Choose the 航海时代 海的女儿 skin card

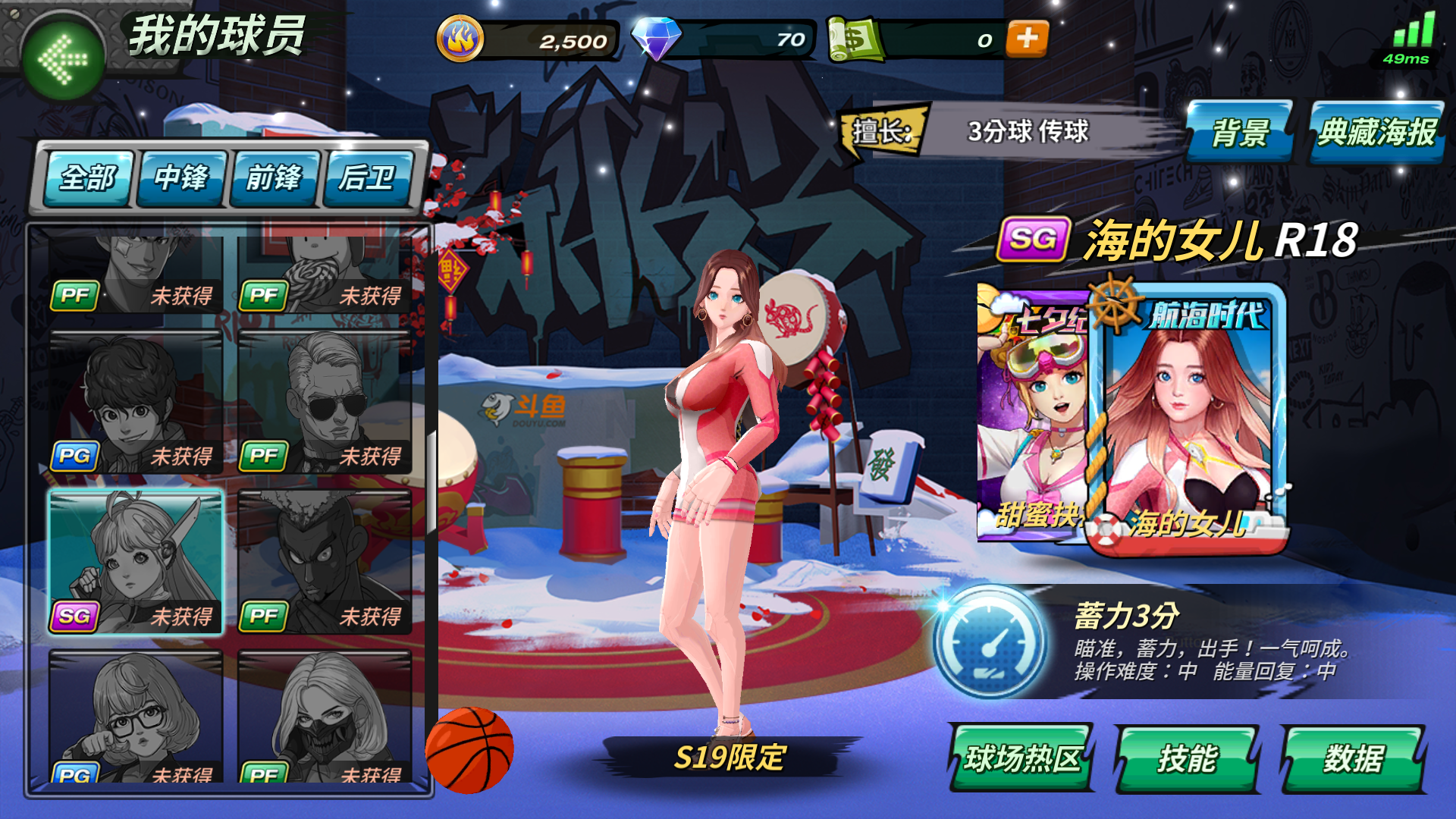coord(1188,417)
